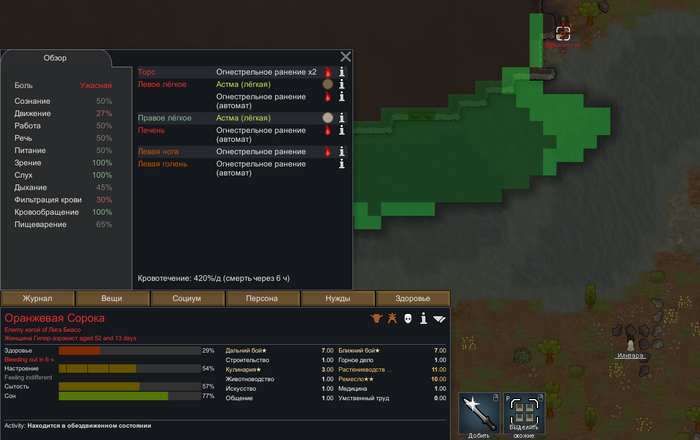Select the Обзор tab
The width and height of the screenshot is (700, 440).
(54, 57)
